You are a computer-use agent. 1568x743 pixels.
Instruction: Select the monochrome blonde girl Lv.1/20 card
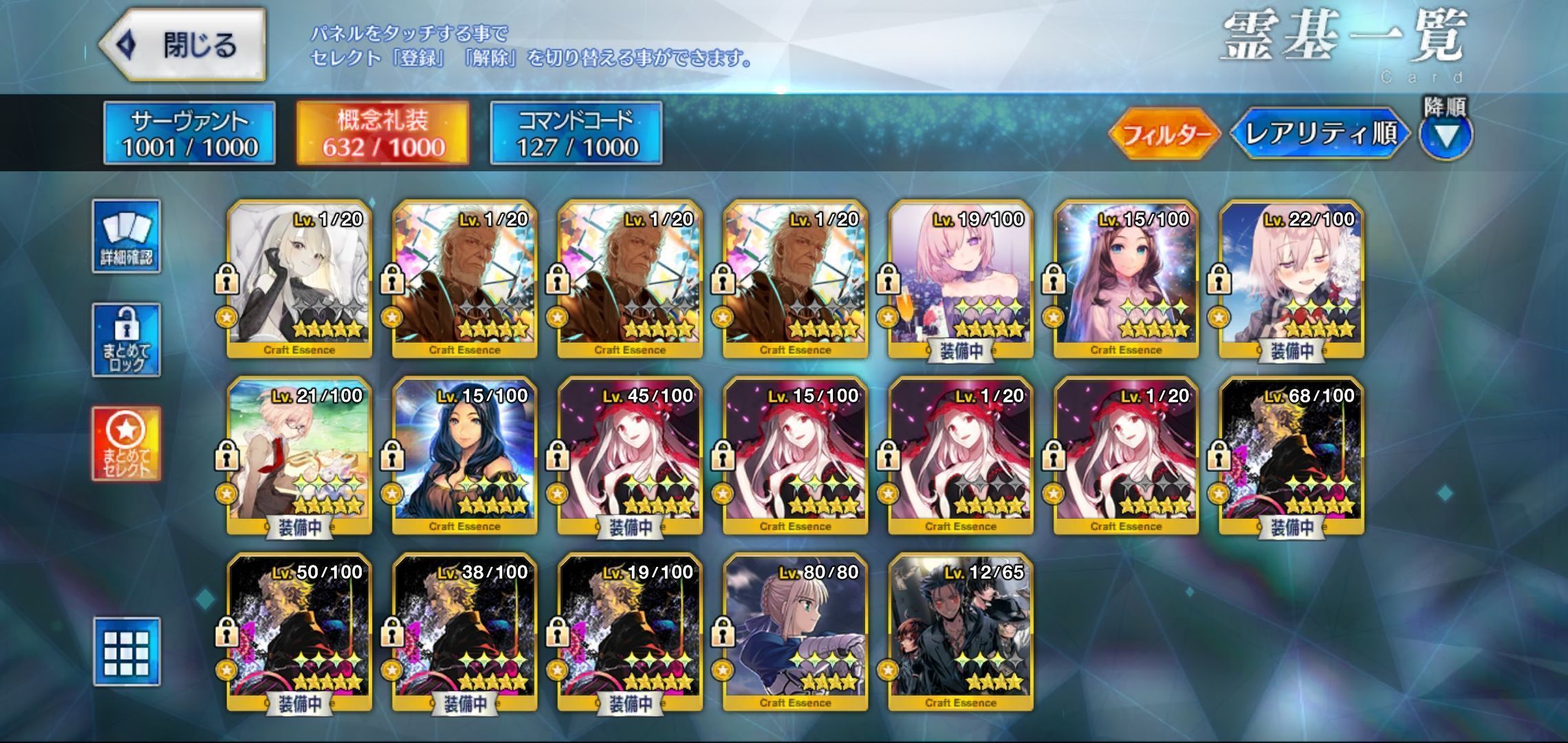pyautogui.click(x=300, y=279)
